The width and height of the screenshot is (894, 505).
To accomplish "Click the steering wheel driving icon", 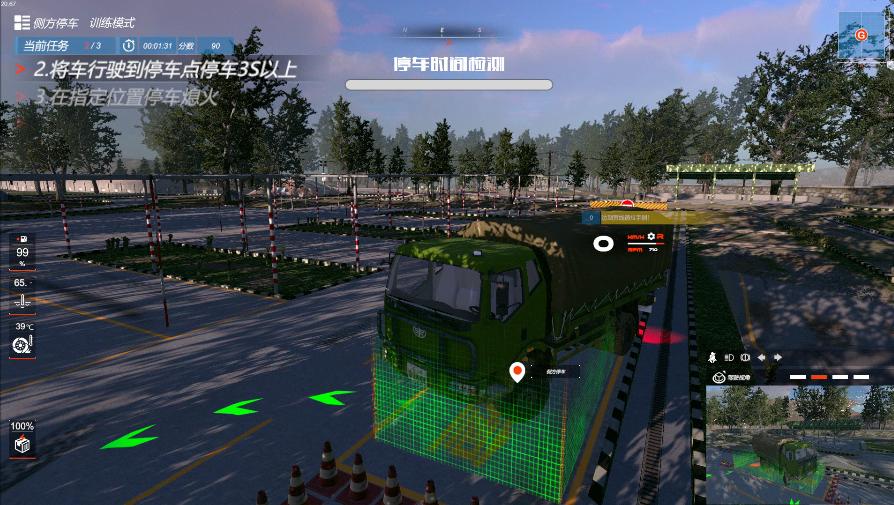I will 718,377.
